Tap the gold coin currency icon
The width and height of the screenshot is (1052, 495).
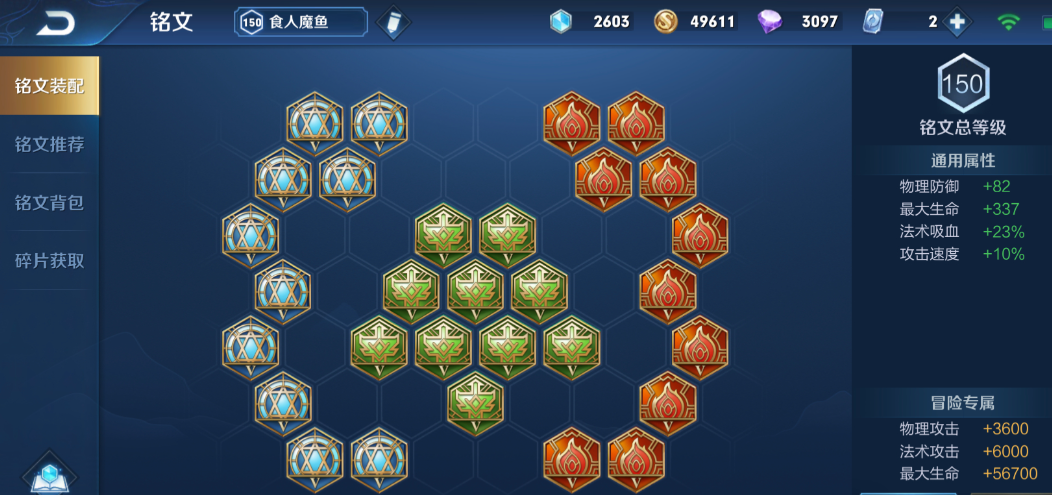point(666,21)
